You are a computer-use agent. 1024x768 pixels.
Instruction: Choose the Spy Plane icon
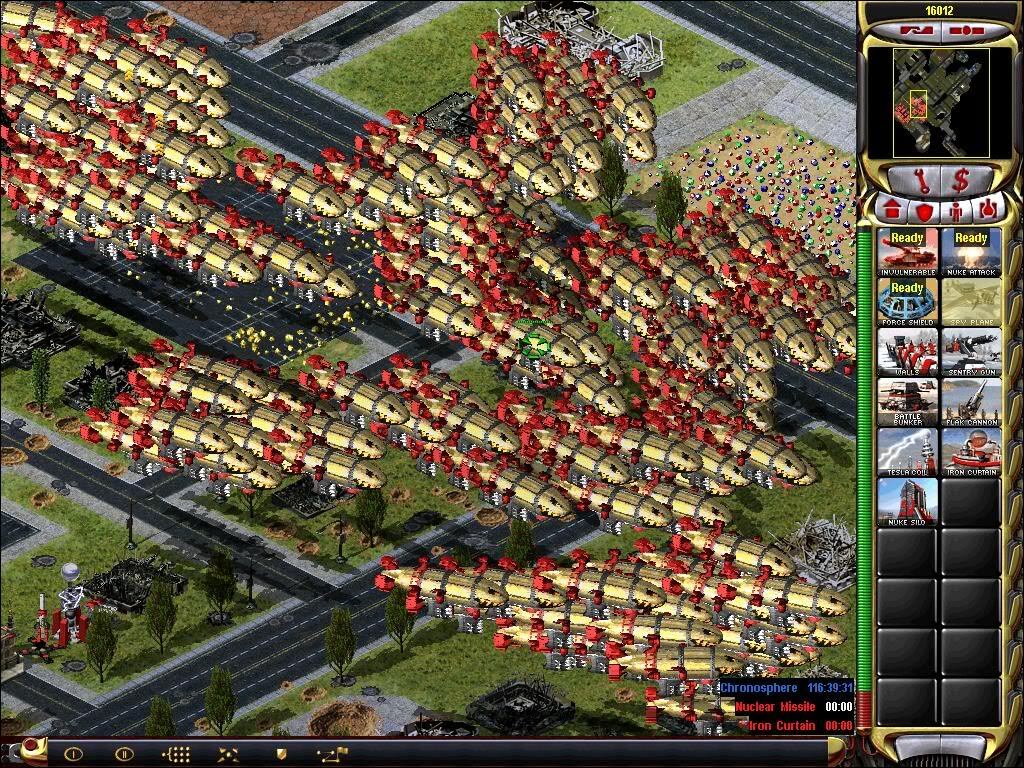(970, 302)
